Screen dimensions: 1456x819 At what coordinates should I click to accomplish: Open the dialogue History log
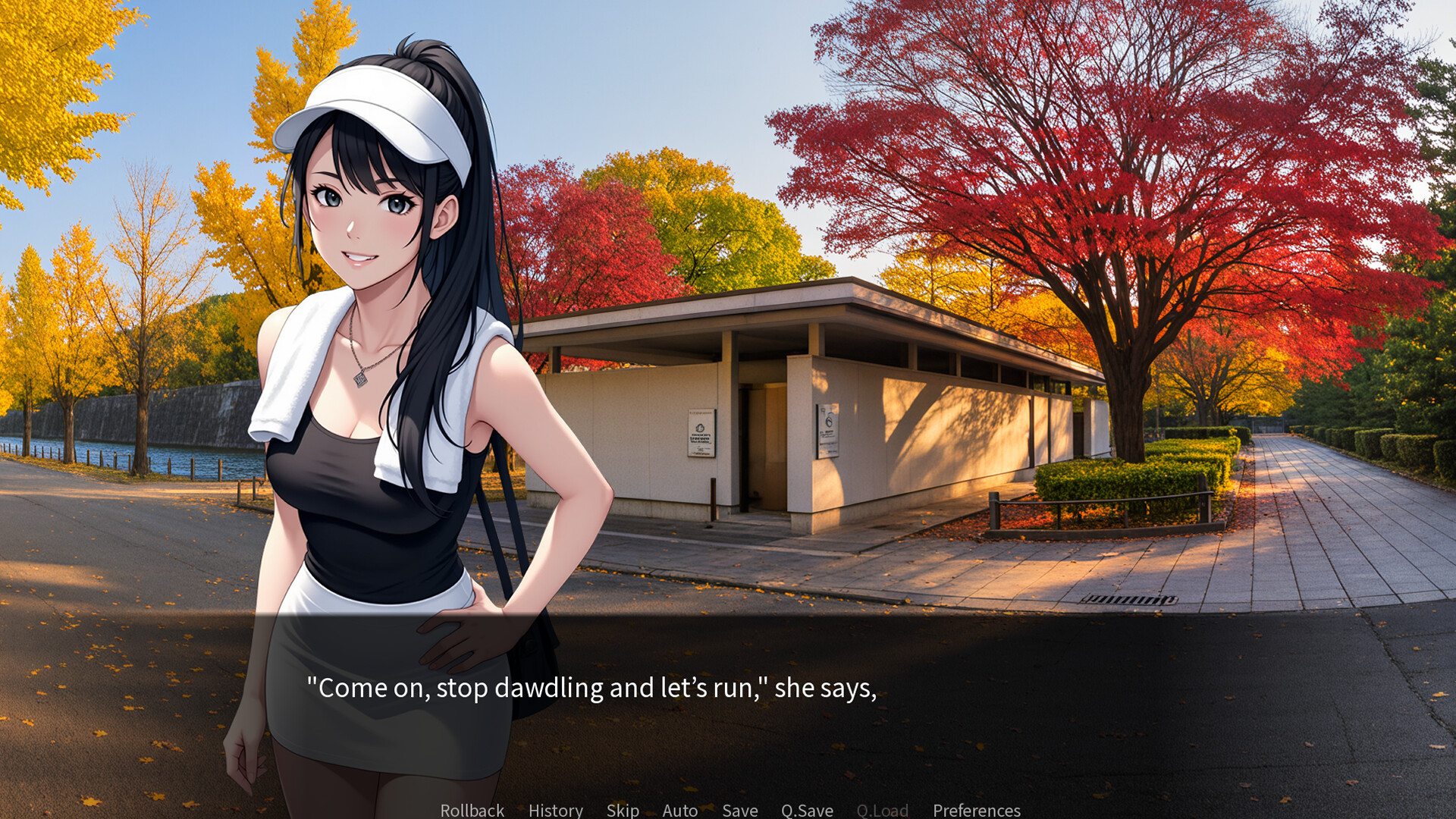pyautogui.click(x=555, y=810)
